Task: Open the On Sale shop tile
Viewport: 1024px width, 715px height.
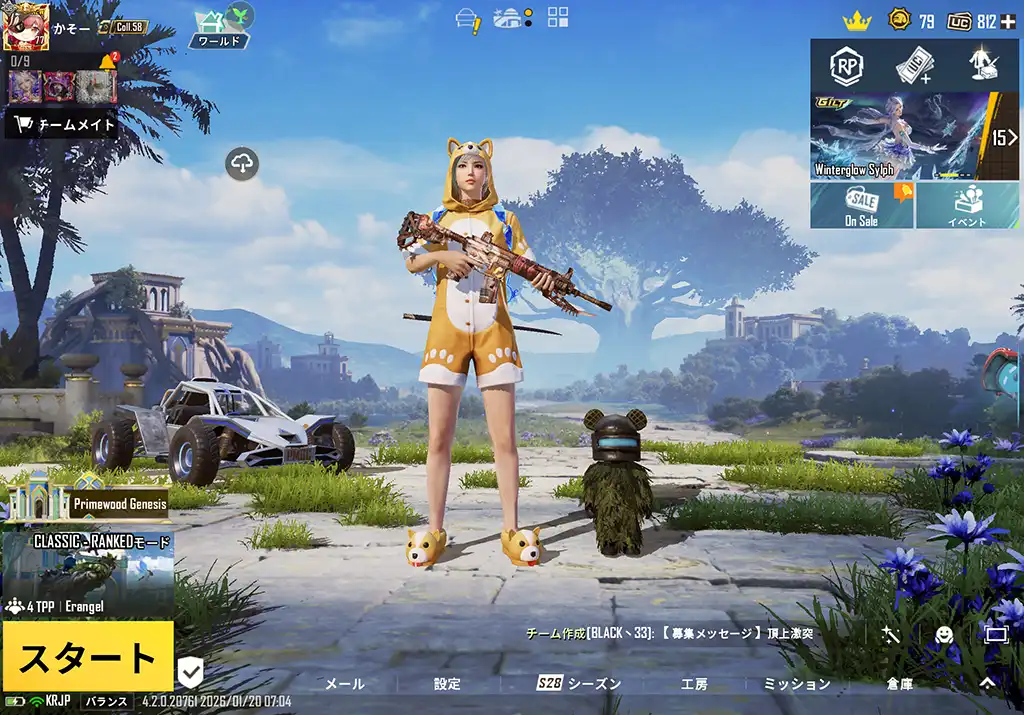Action: pos(861,205)
